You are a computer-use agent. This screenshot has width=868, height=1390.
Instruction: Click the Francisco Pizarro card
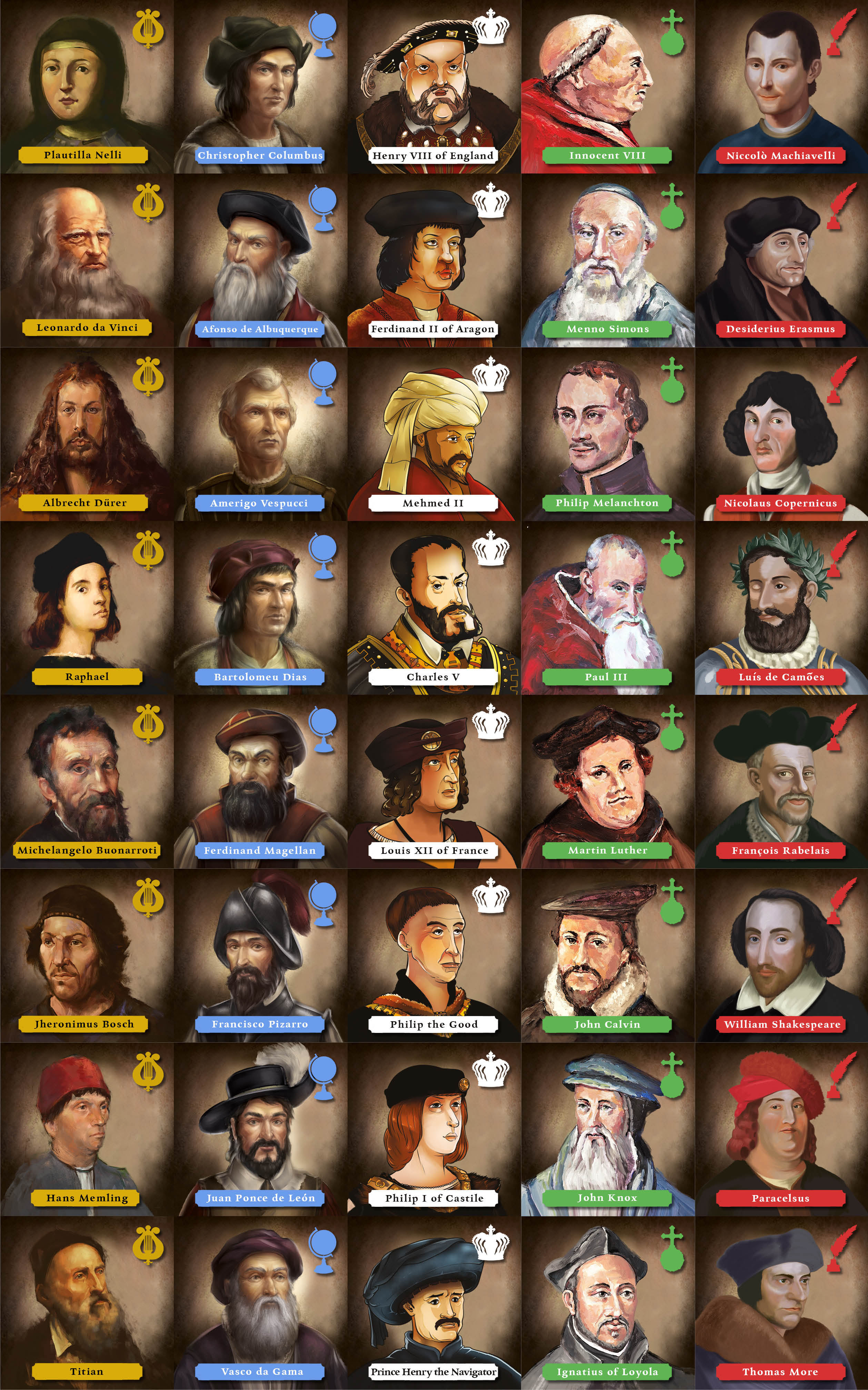pyautogui.click(x=260, y=955)
